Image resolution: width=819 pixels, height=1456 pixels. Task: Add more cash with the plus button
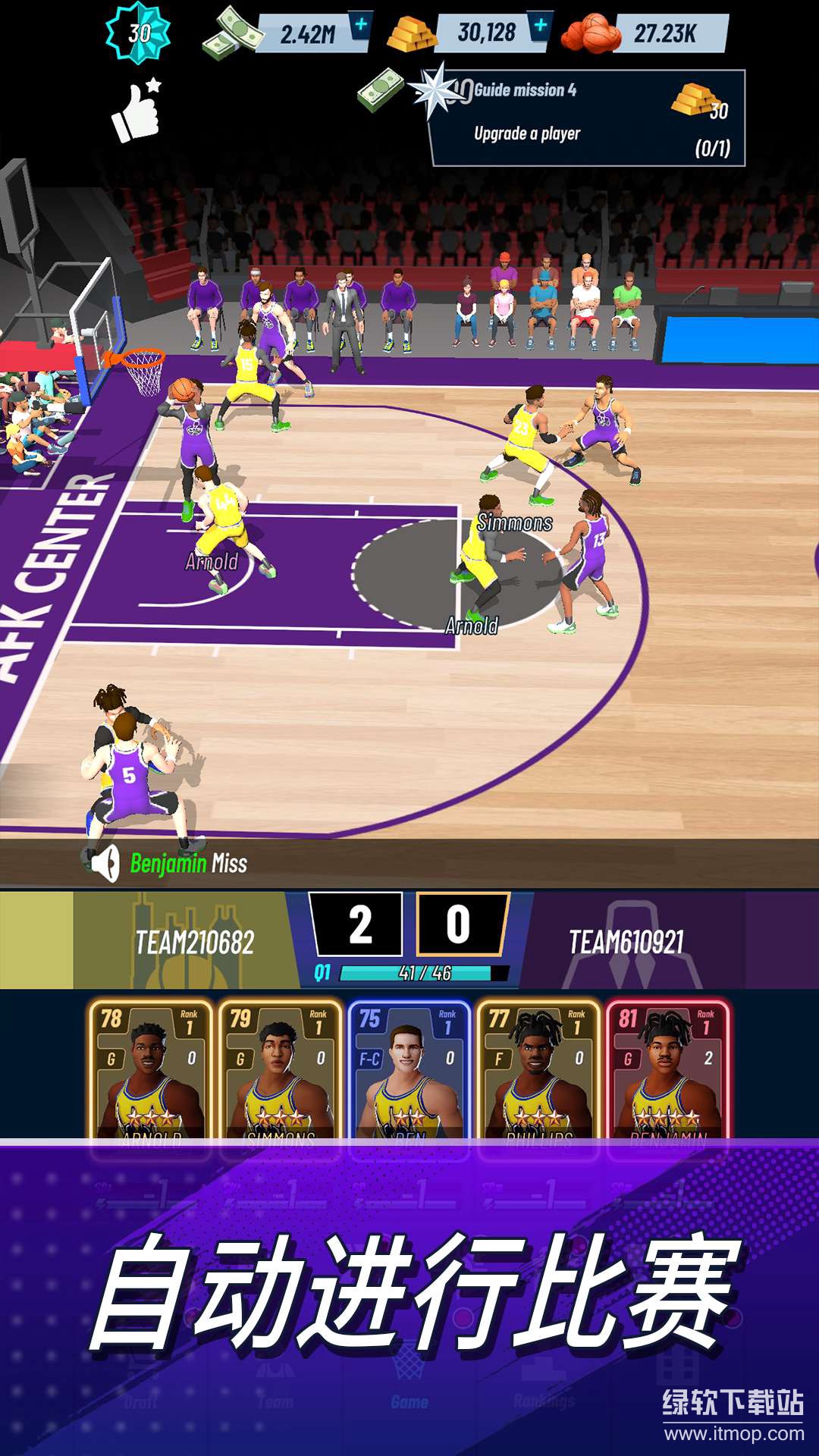point(361,26)
